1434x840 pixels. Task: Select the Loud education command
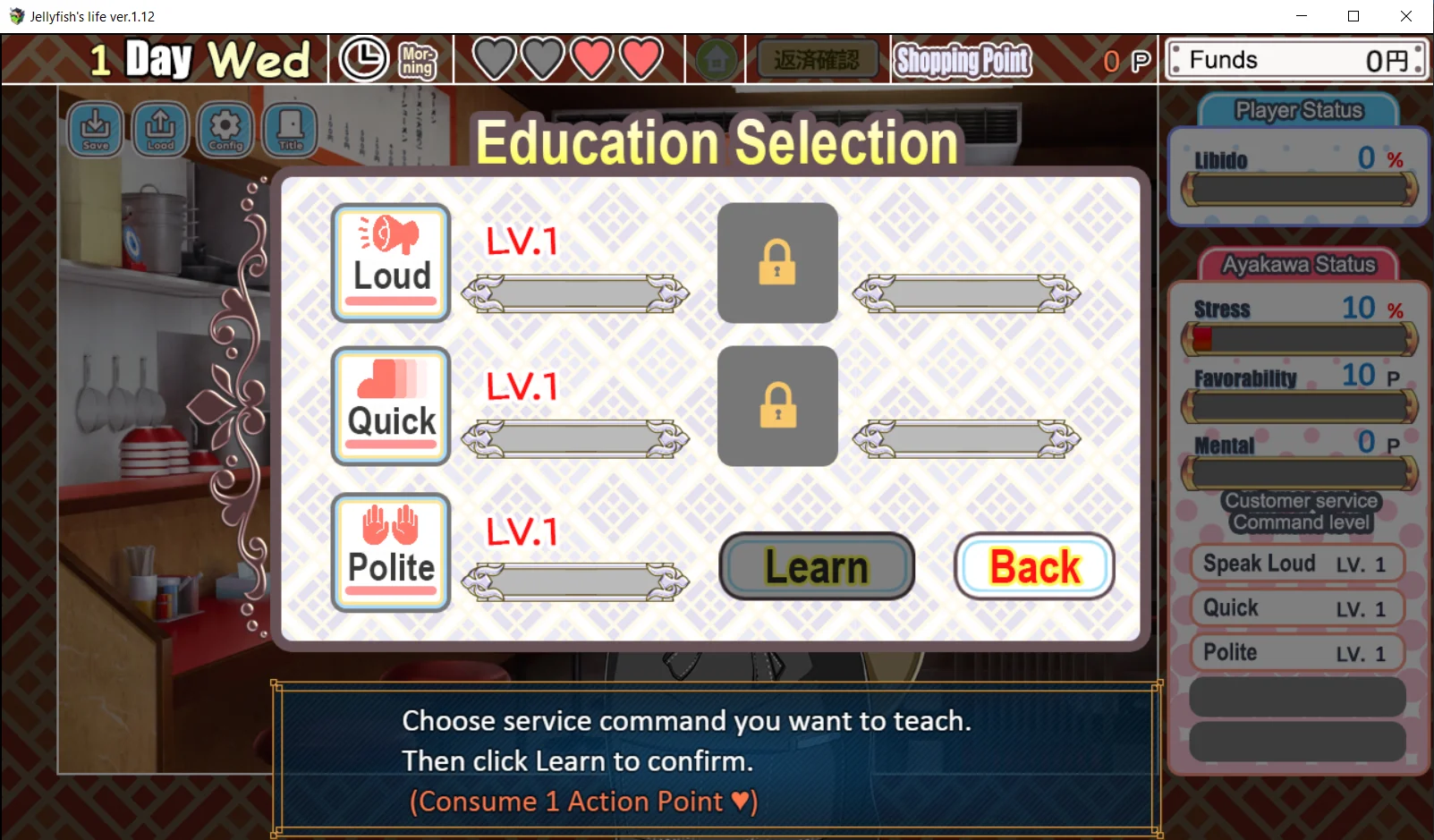[x=391, y=262]
